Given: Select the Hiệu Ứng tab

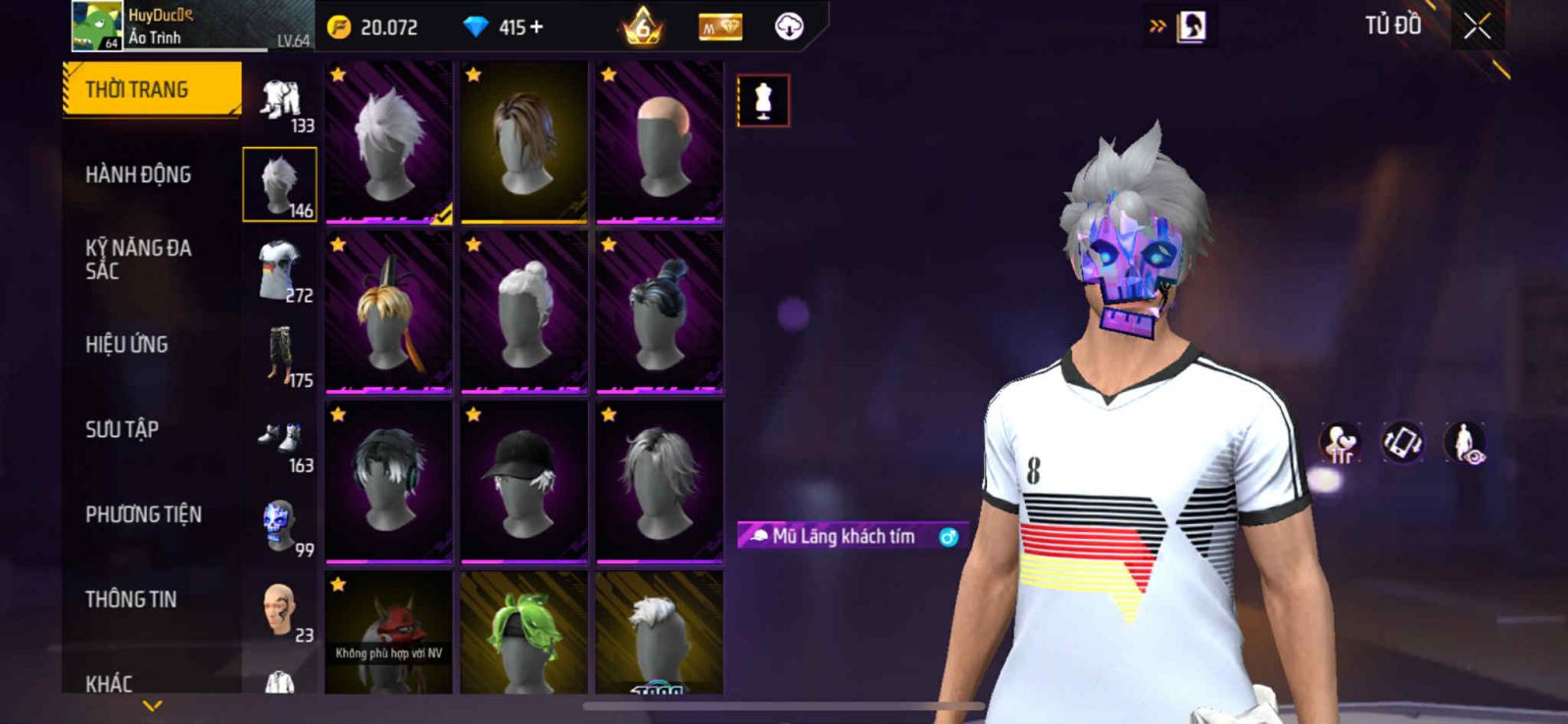Looking at the screenshot, I should tap(126, 345).
